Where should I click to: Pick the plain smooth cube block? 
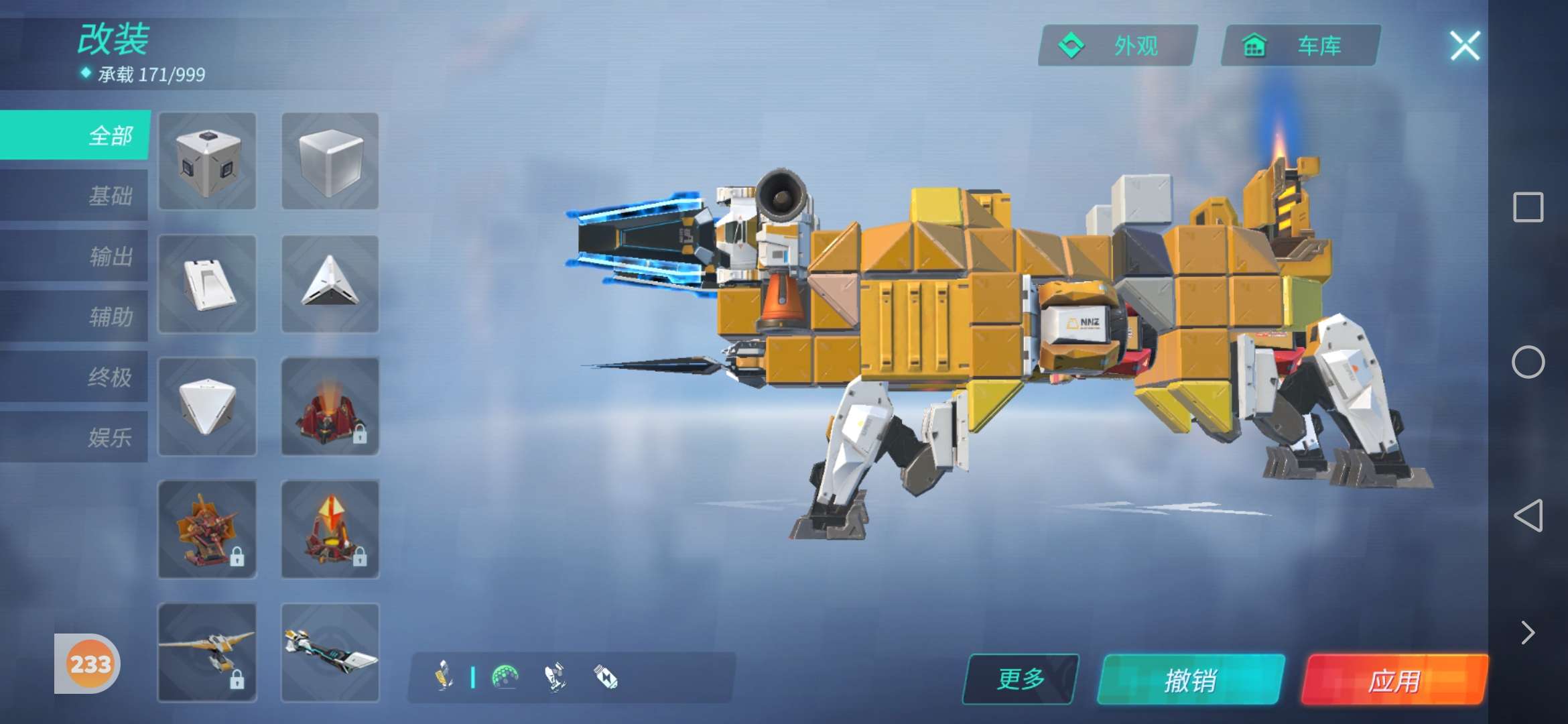point(330,161)
